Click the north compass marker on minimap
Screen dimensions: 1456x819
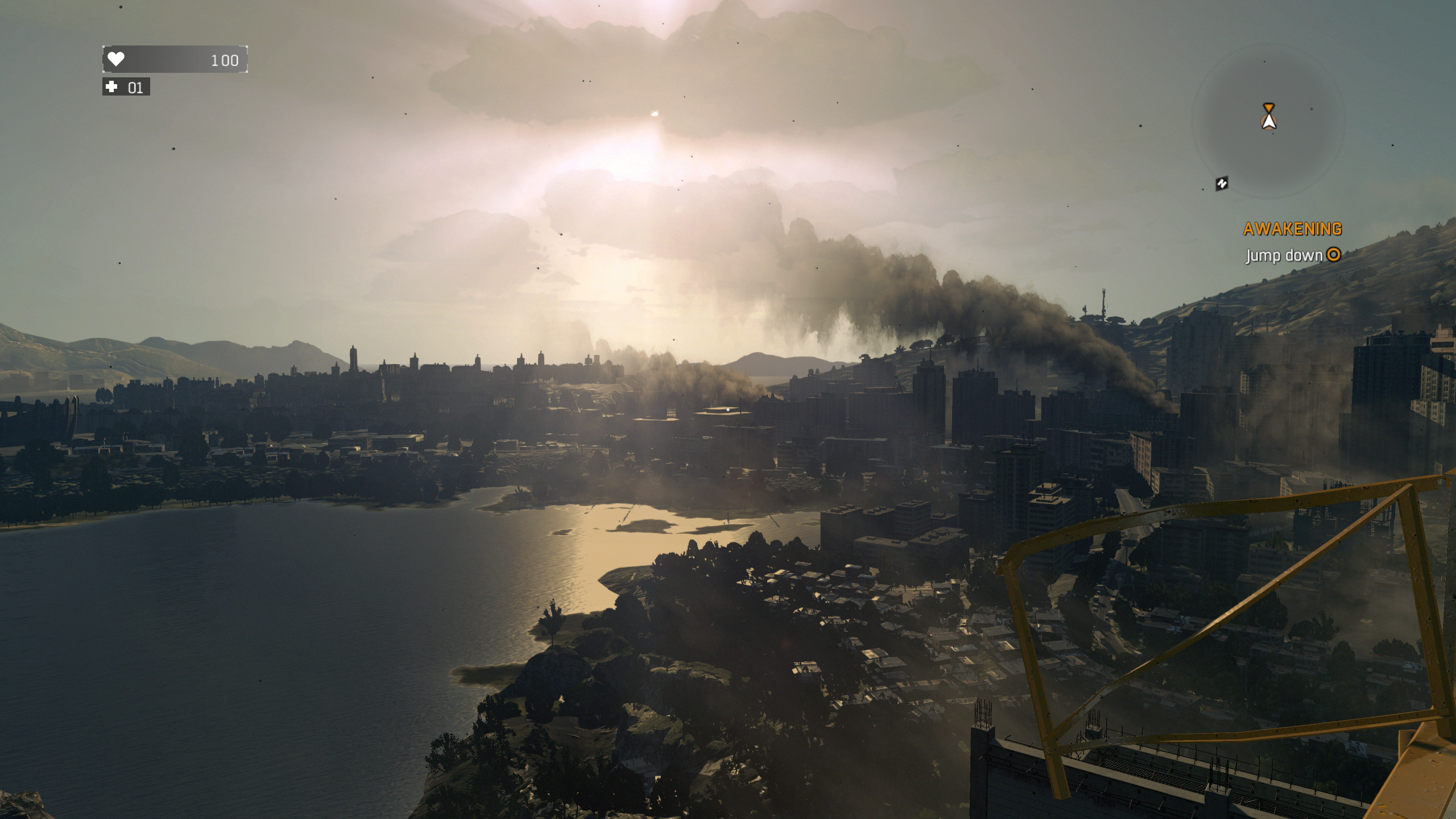pyautogui.click(x=1222, y=183)
